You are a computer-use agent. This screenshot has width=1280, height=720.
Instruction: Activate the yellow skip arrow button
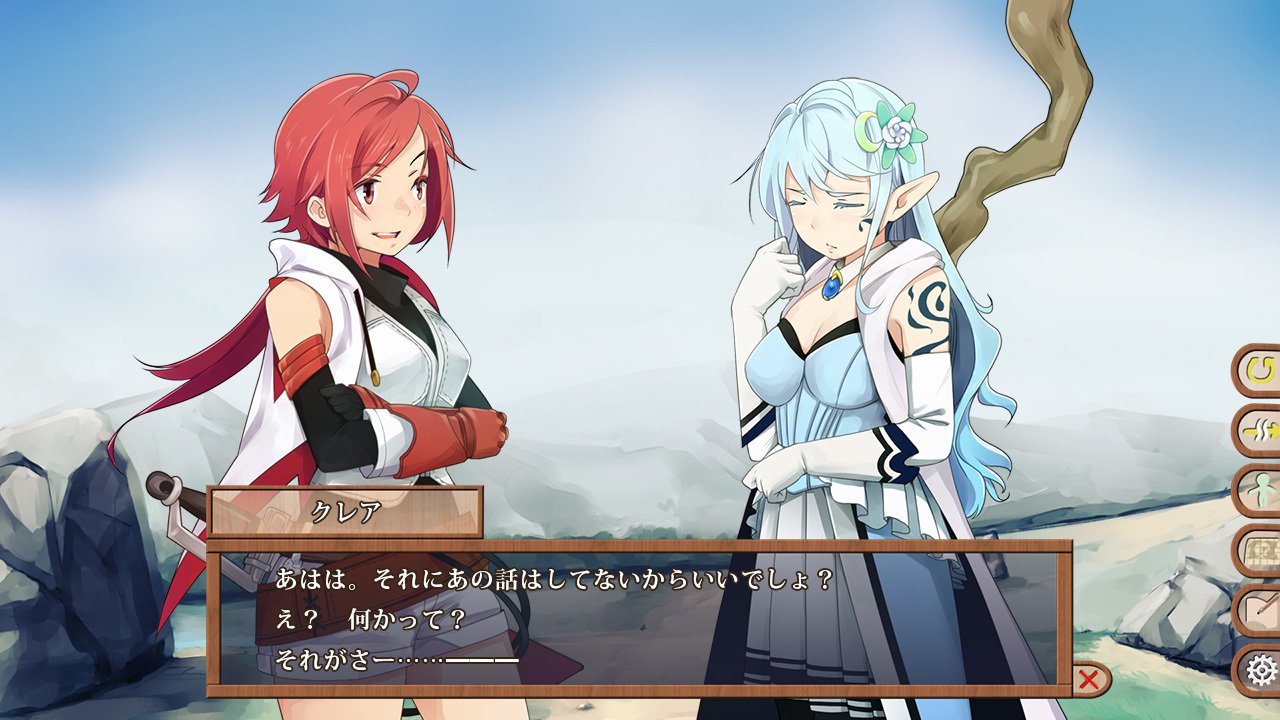click(x=1260, y=432)
